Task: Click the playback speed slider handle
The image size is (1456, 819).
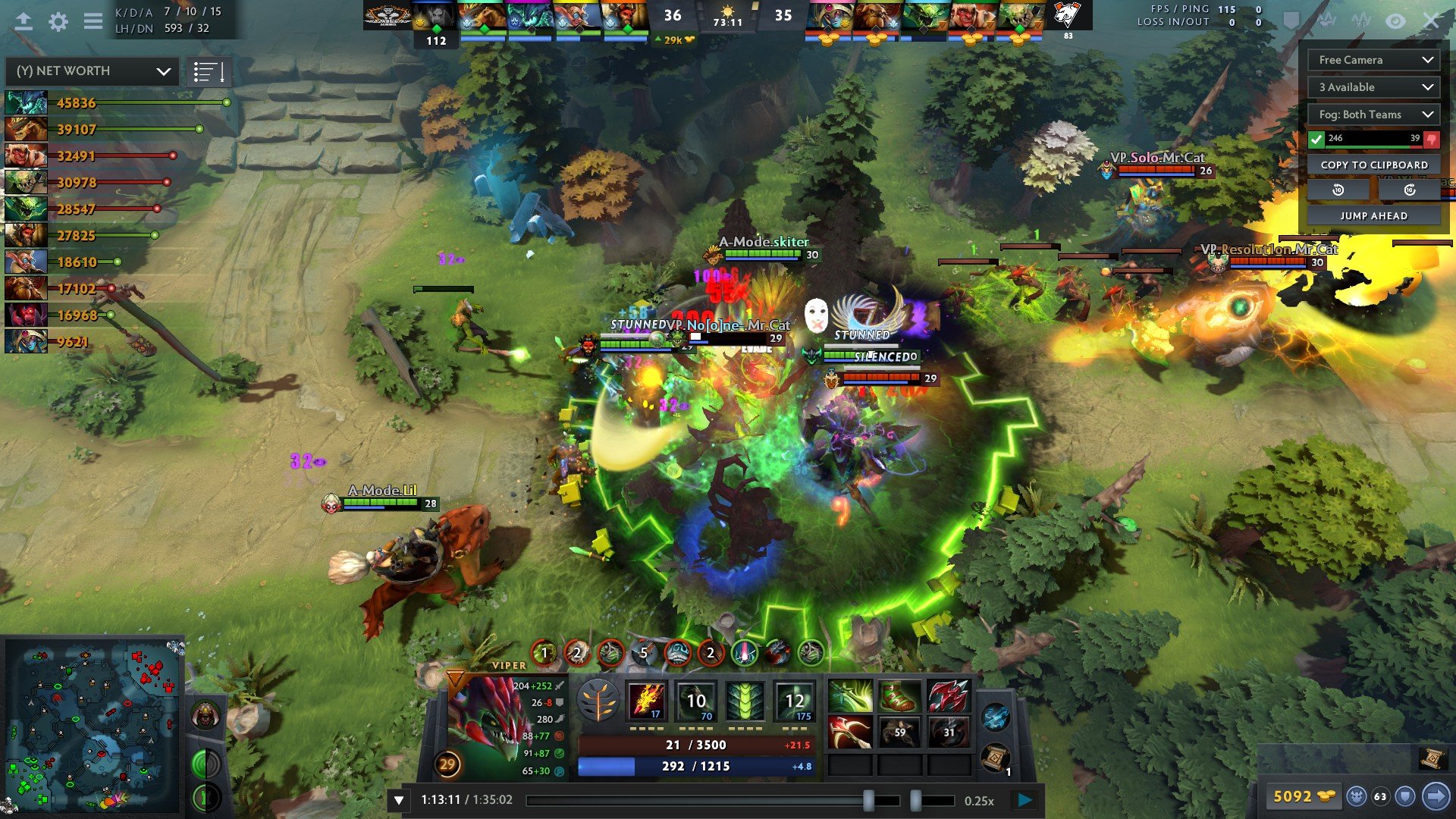Action: click(915, 800)
